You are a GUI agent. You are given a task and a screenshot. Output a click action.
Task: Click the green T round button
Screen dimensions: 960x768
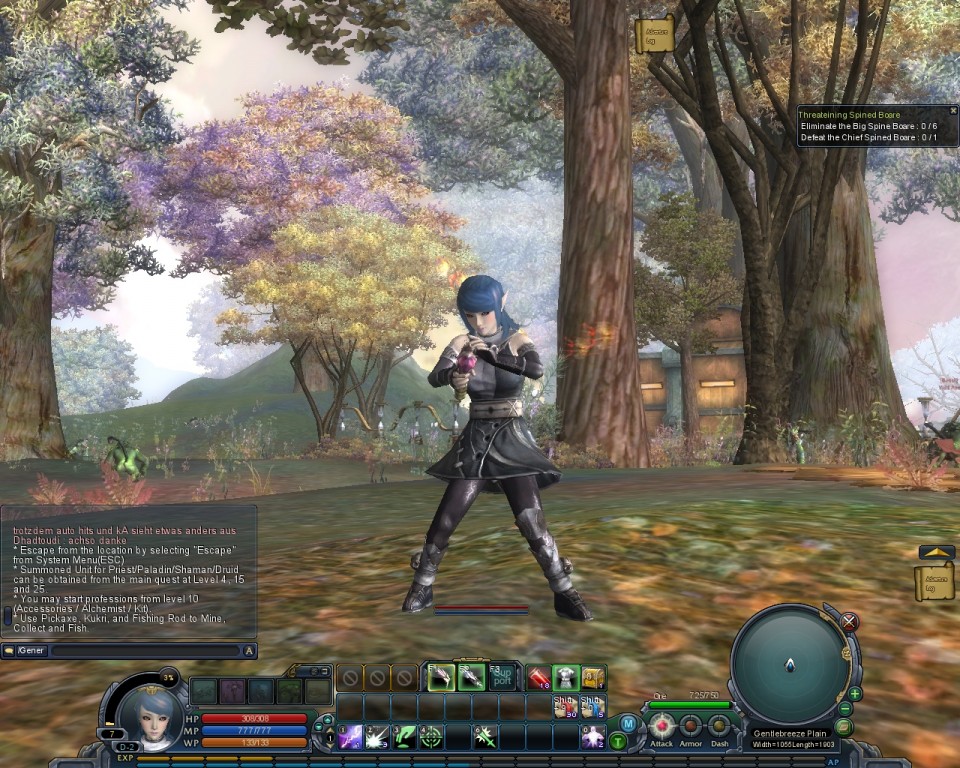(x=618, y=741)
